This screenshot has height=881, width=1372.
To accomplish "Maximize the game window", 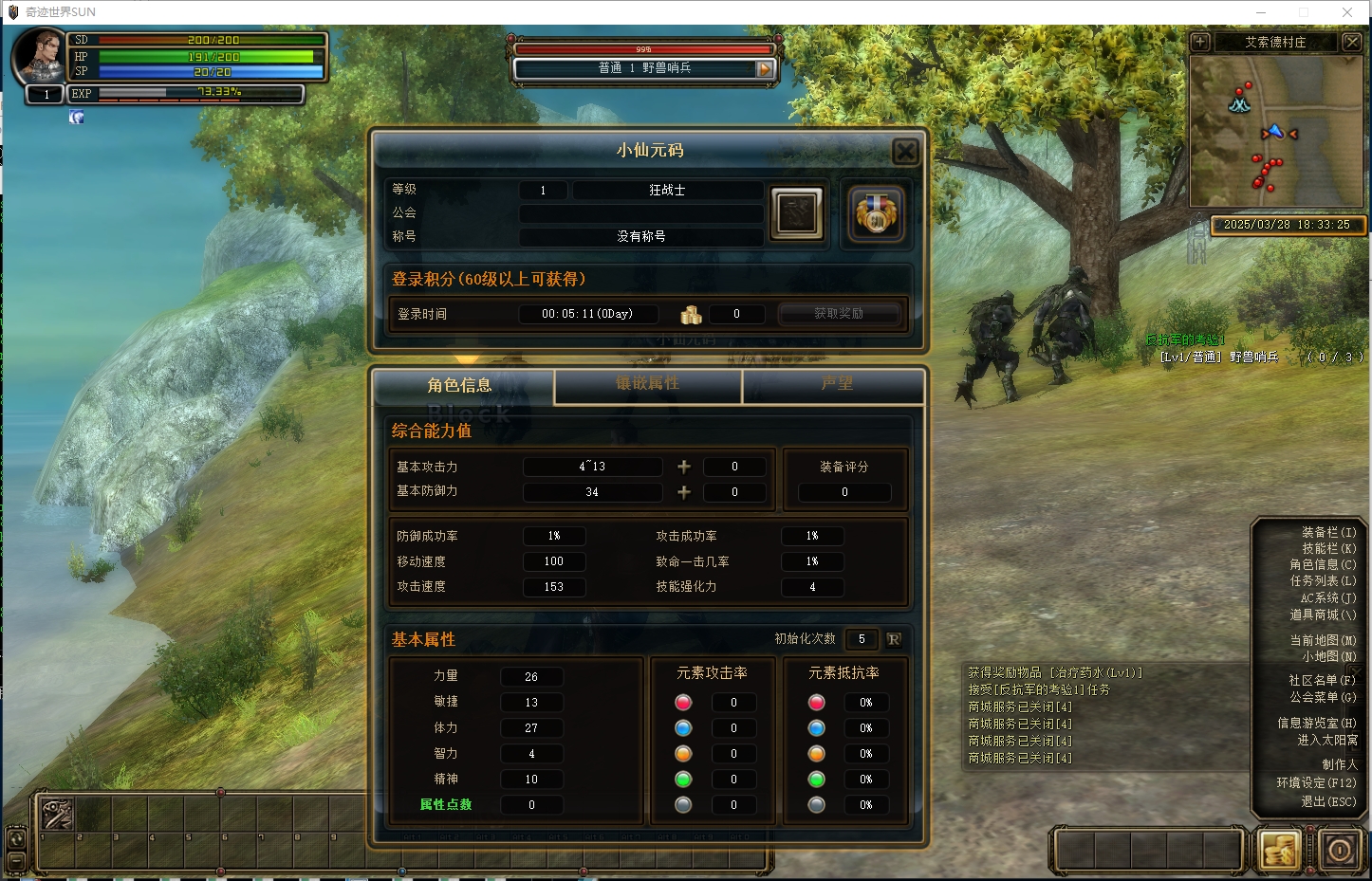I will click(1304, 12).
